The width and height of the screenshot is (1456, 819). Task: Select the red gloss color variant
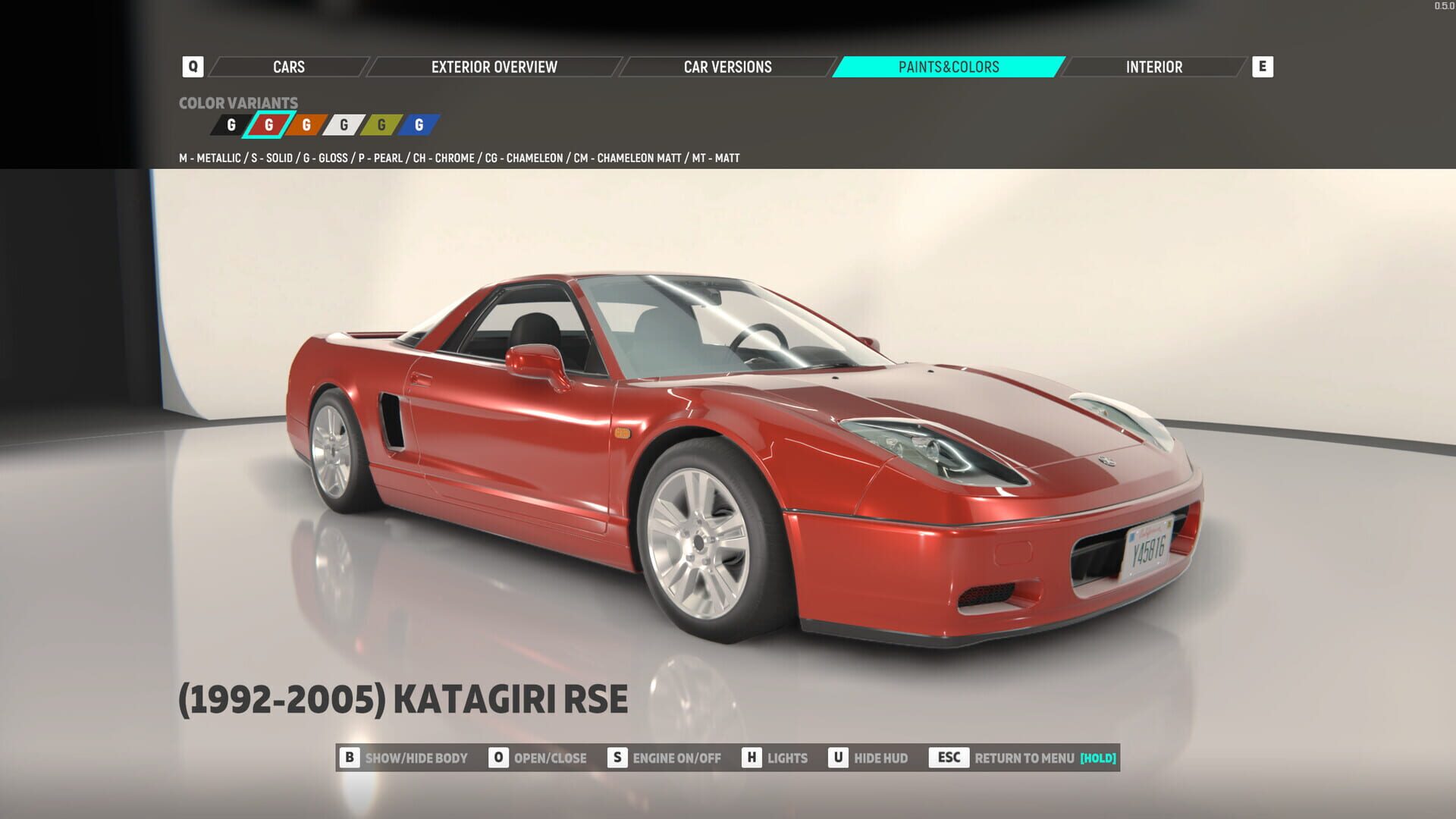pyautogui.click(x=268, y=125)
